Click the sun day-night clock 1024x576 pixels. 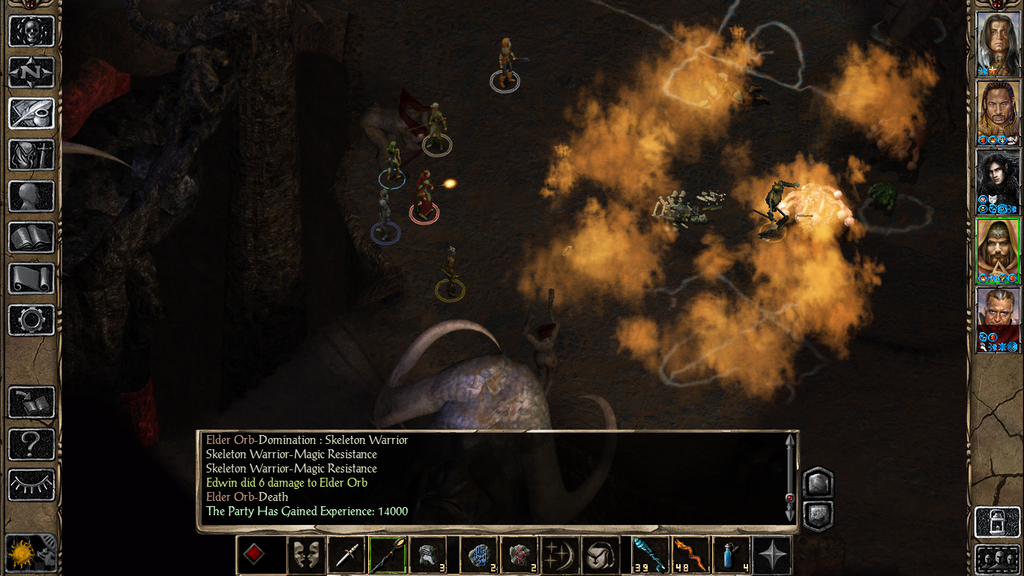20,552
